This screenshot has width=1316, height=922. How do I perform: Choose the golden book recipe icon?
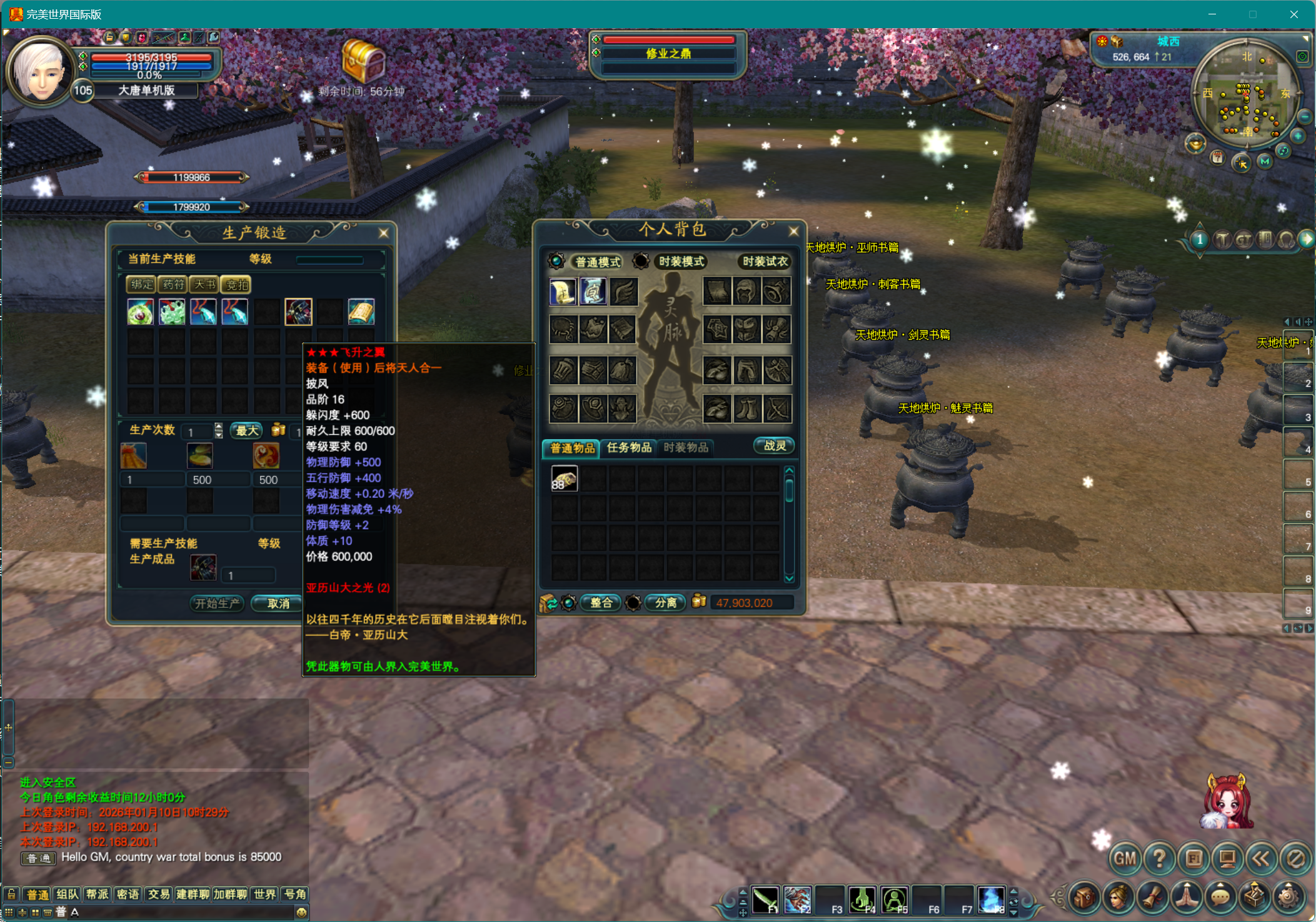(361, 312)
